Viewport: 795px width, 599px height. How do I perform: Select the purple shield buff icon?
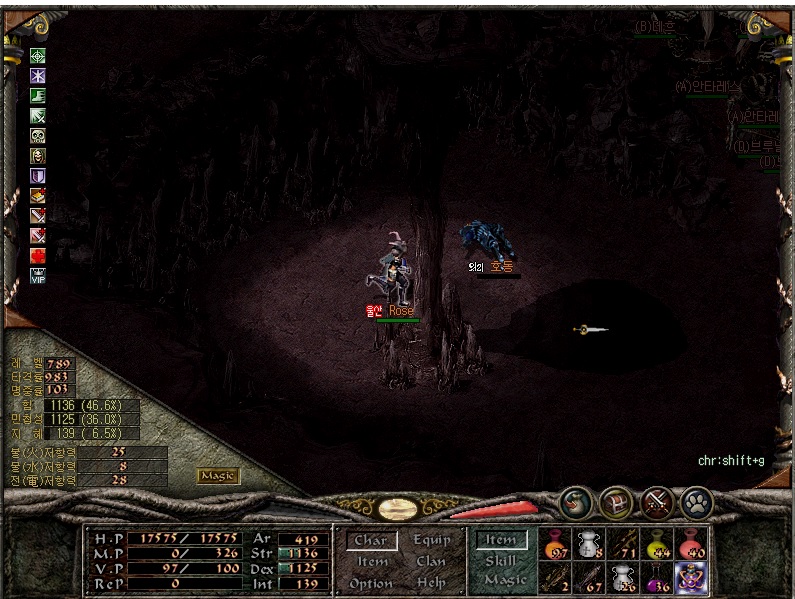click(38, 176)
